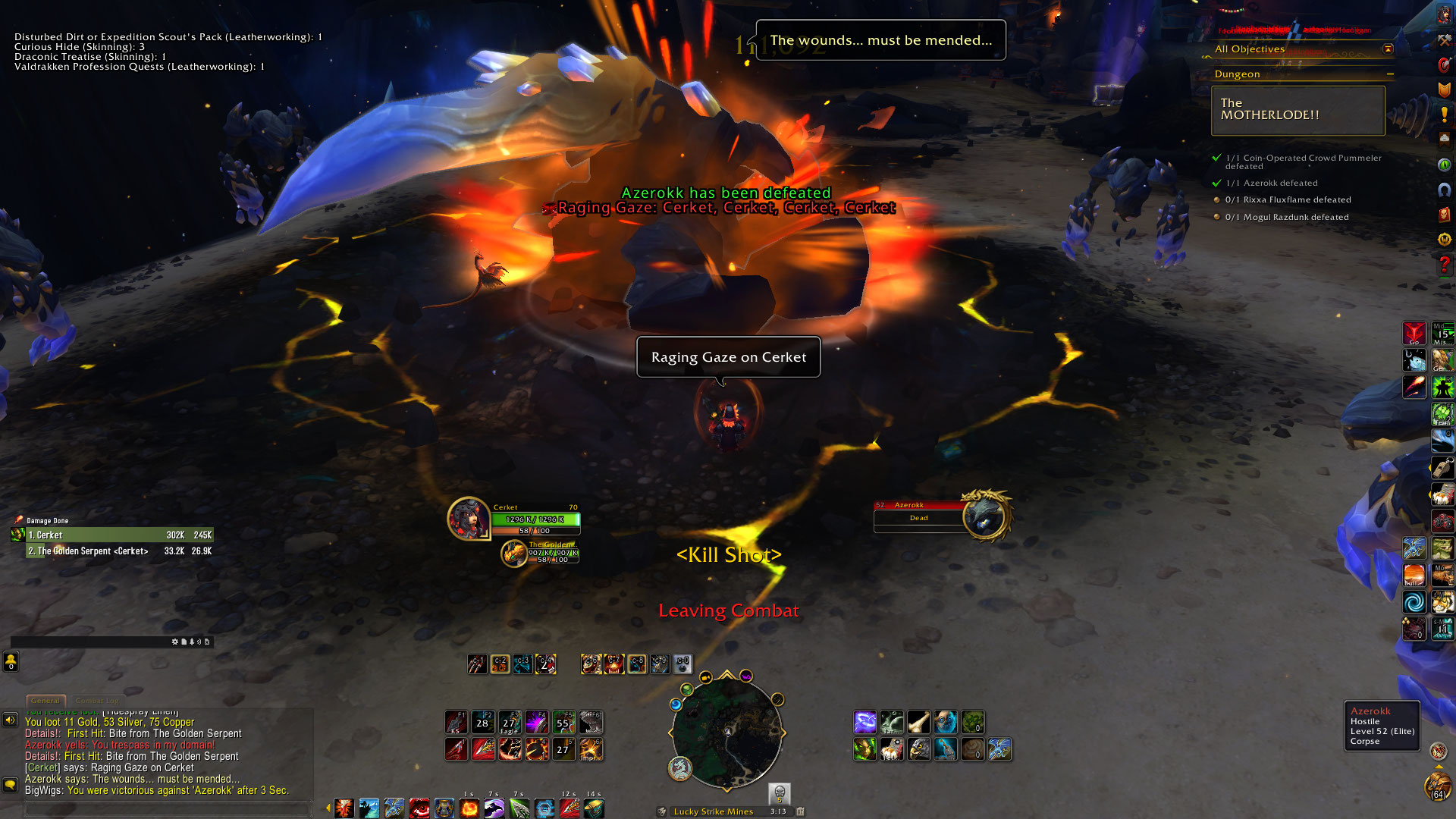The image size is (1456, 819).
Task: Click the blue swirl vortex ability
Action: point(1414,603)
